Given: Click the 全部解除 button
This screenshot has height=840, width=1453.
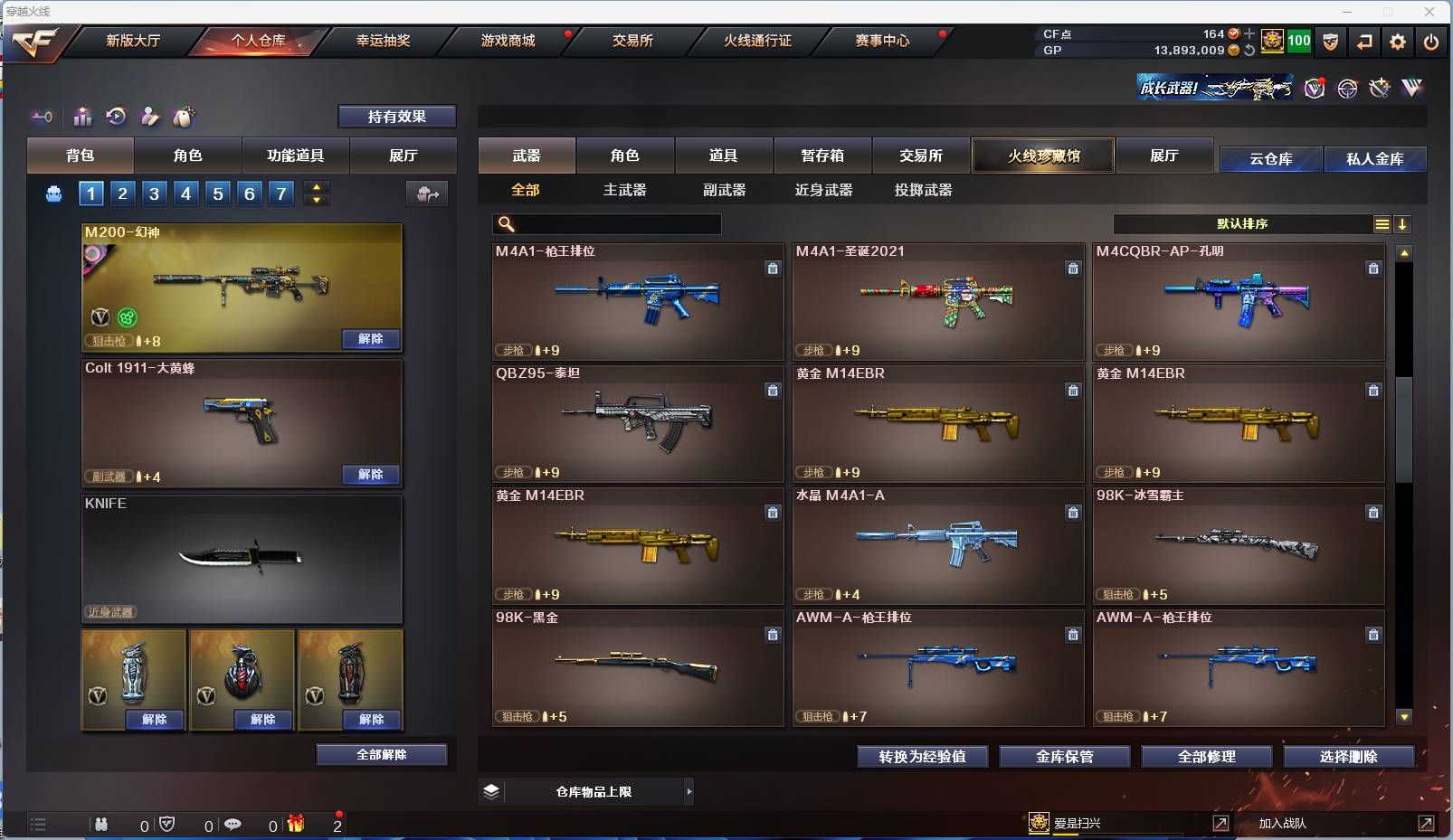Looking at the screenshot, I should [382, 754].
